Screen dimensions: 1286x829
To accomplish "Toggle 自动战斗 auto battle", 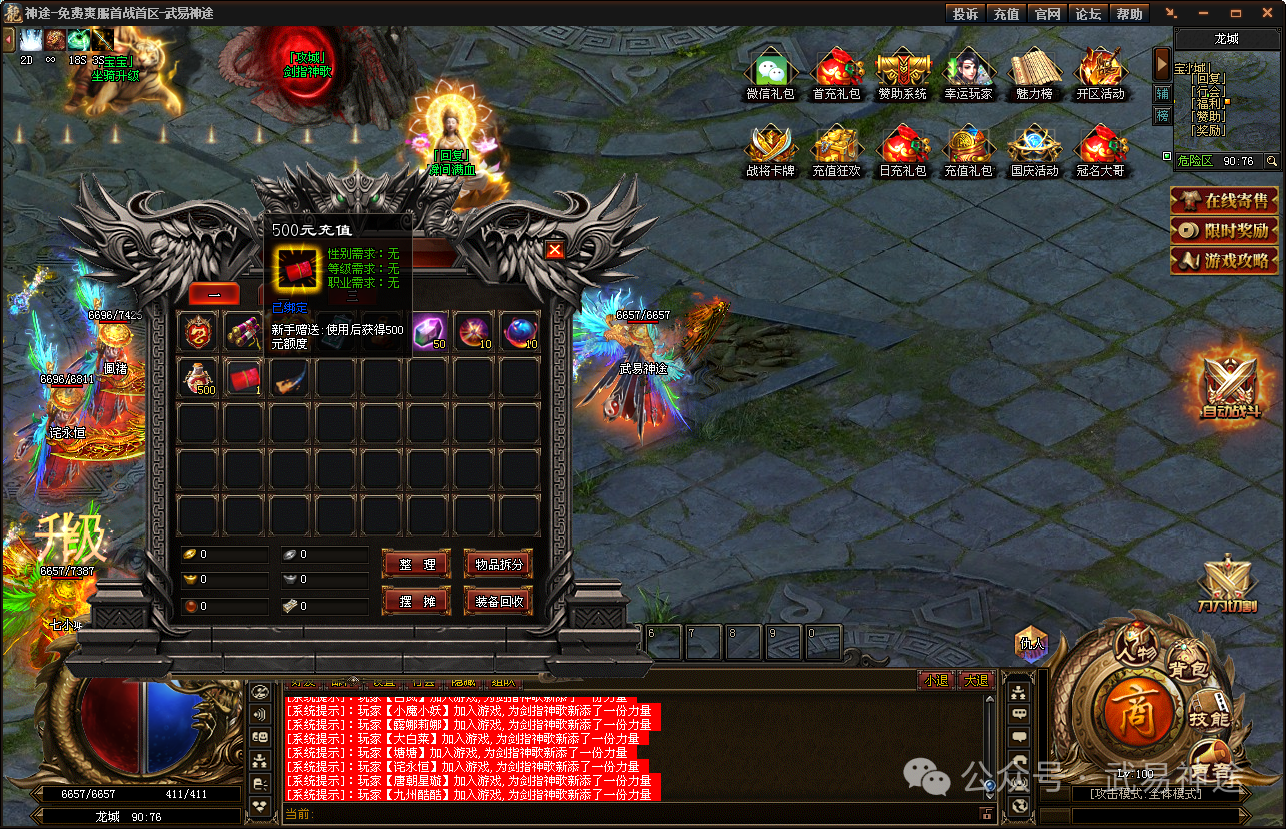I will (x=1230, y=385).
